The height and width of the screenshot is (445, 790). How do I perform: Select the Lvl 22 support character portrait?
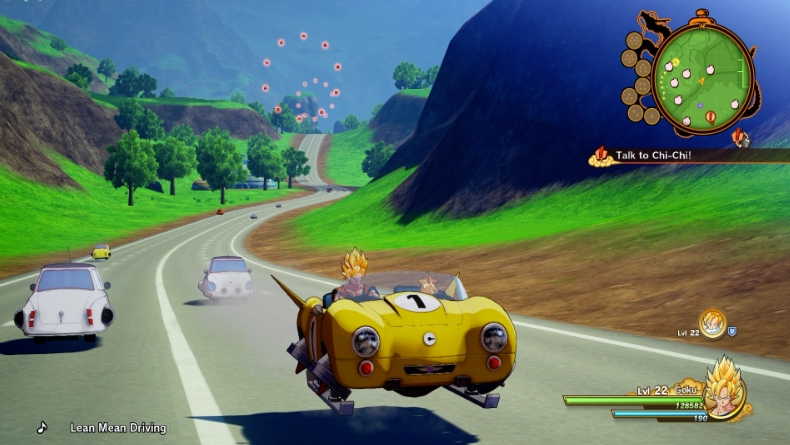click(x=712, y=323)
